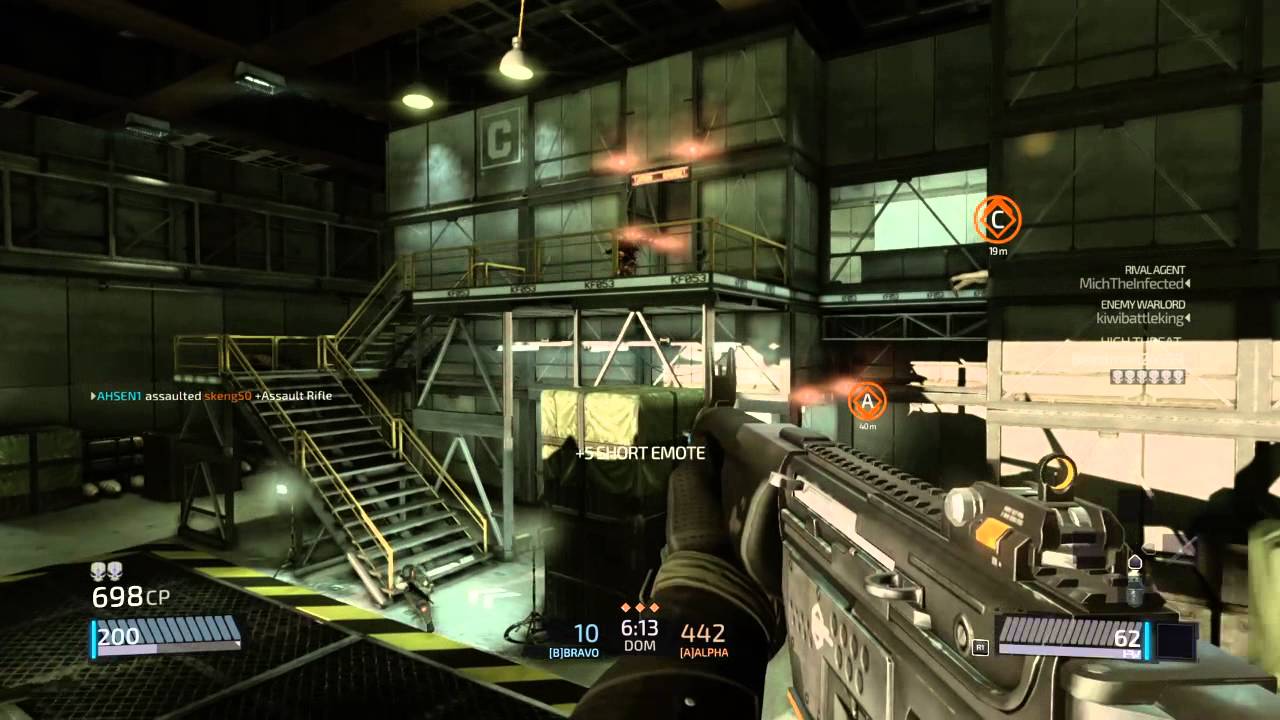
Task: Click the AHSEN1 assaulted skeng50 kill feed row
Action: pyautogui.click(x=211, y=396)
